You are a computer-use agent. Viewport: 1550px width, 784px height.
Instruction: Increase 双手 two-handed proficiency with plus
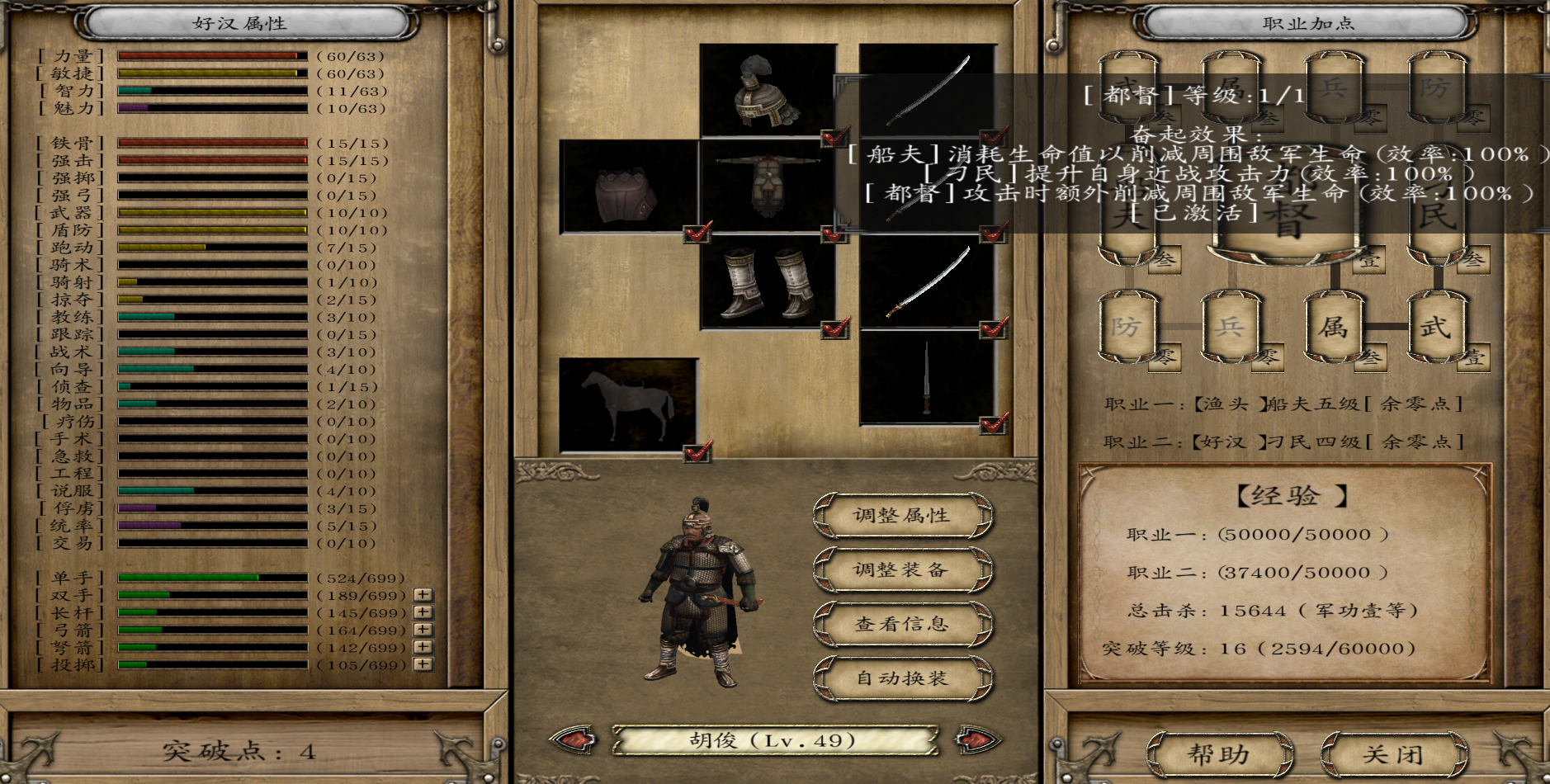(x=423, y=595)
